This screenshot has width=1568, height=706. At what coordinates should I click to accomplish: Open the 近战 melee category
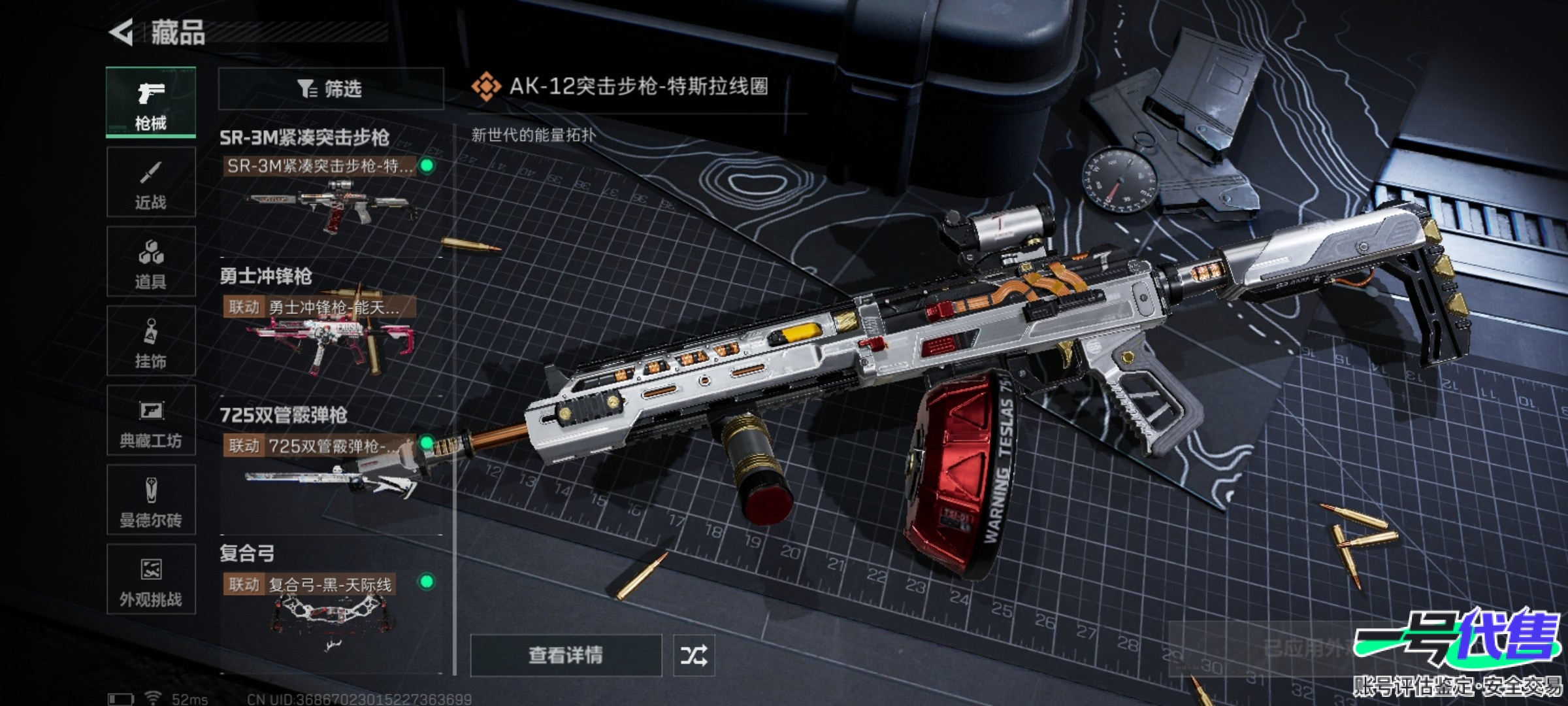pyautogui.click(x=151, y=182)
